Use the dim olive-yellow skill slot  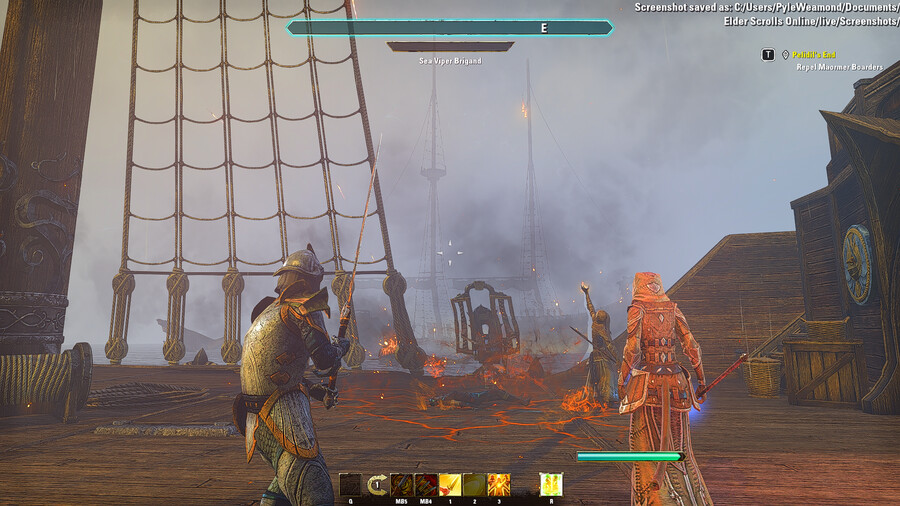pyautogui.click(x=474, y=485)
